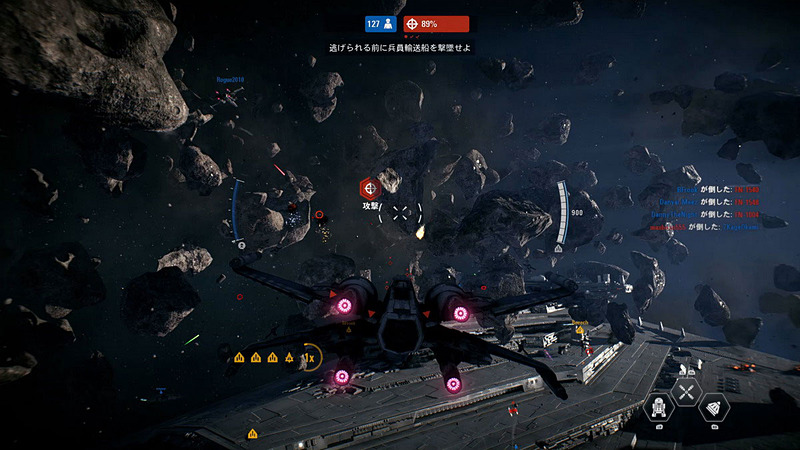Trigger the crossed S-foils ability icon

pyautogui.click(x=687, y=391)
